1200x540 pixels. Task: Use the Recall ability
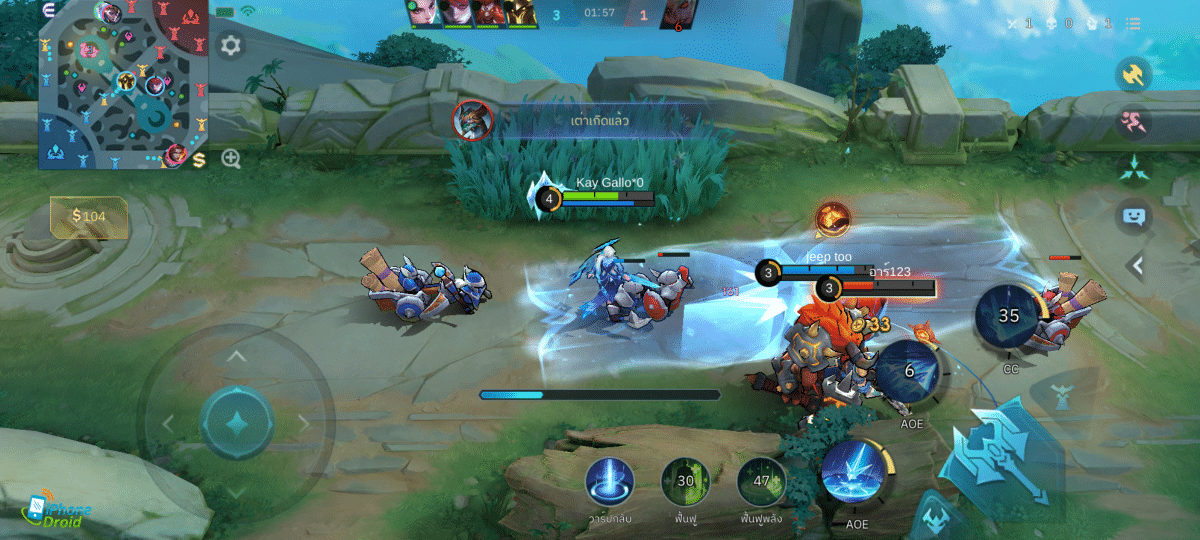607,482
